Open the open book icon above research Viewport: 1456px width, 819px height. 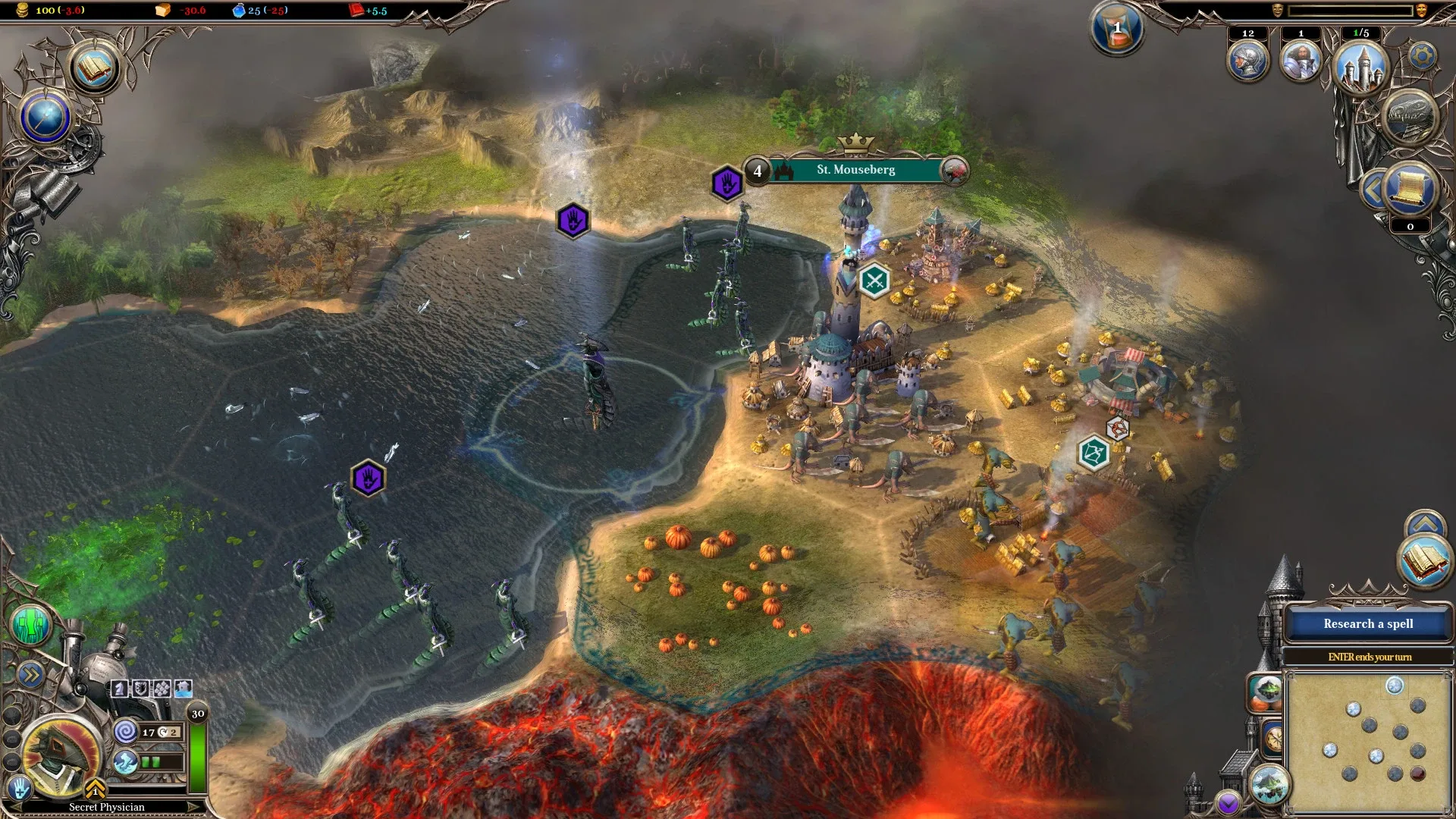coord(1424,560)
